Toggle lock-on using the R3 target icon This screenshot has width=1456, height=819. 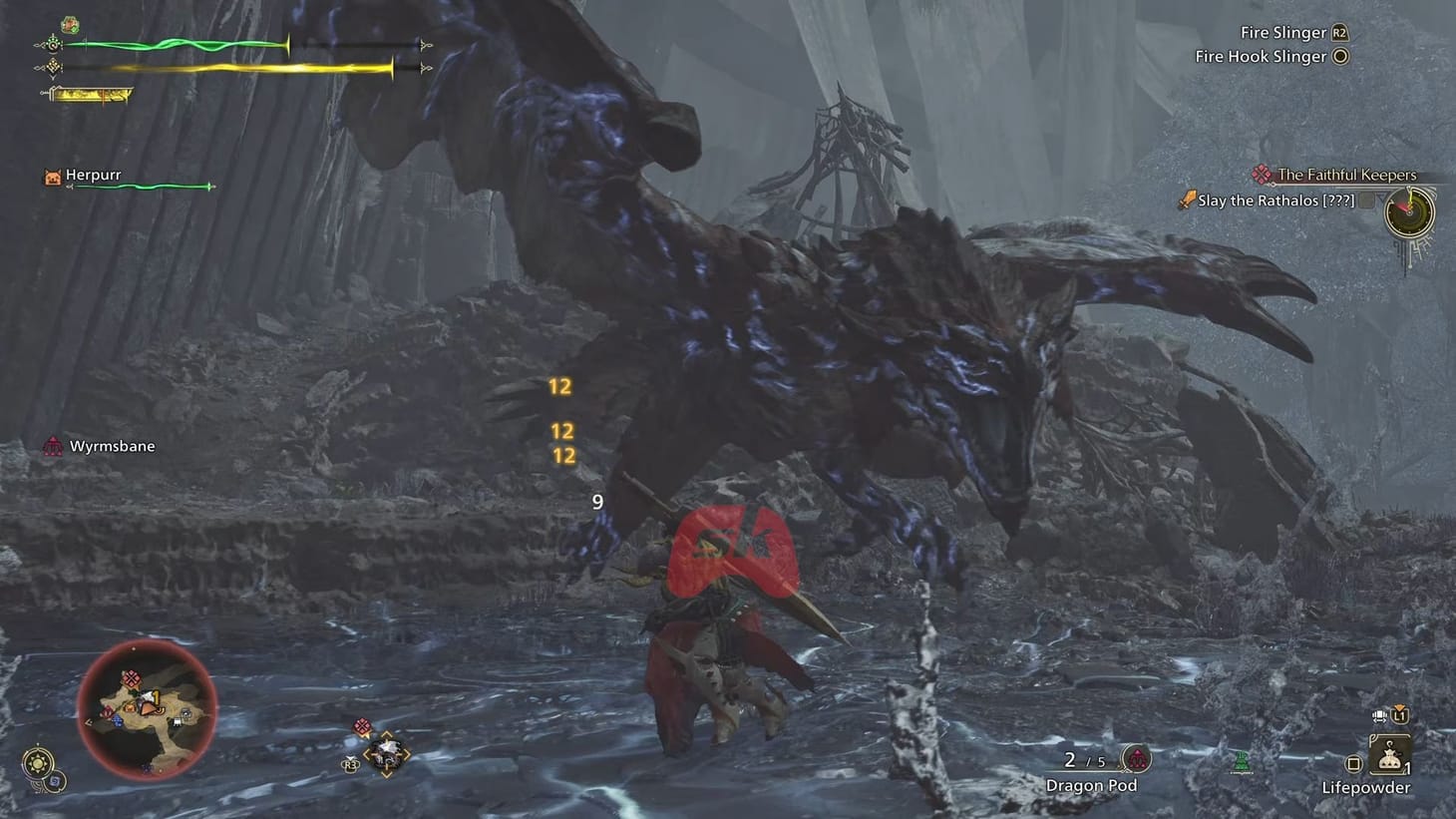pyautogui.click(x=349, y=764)
